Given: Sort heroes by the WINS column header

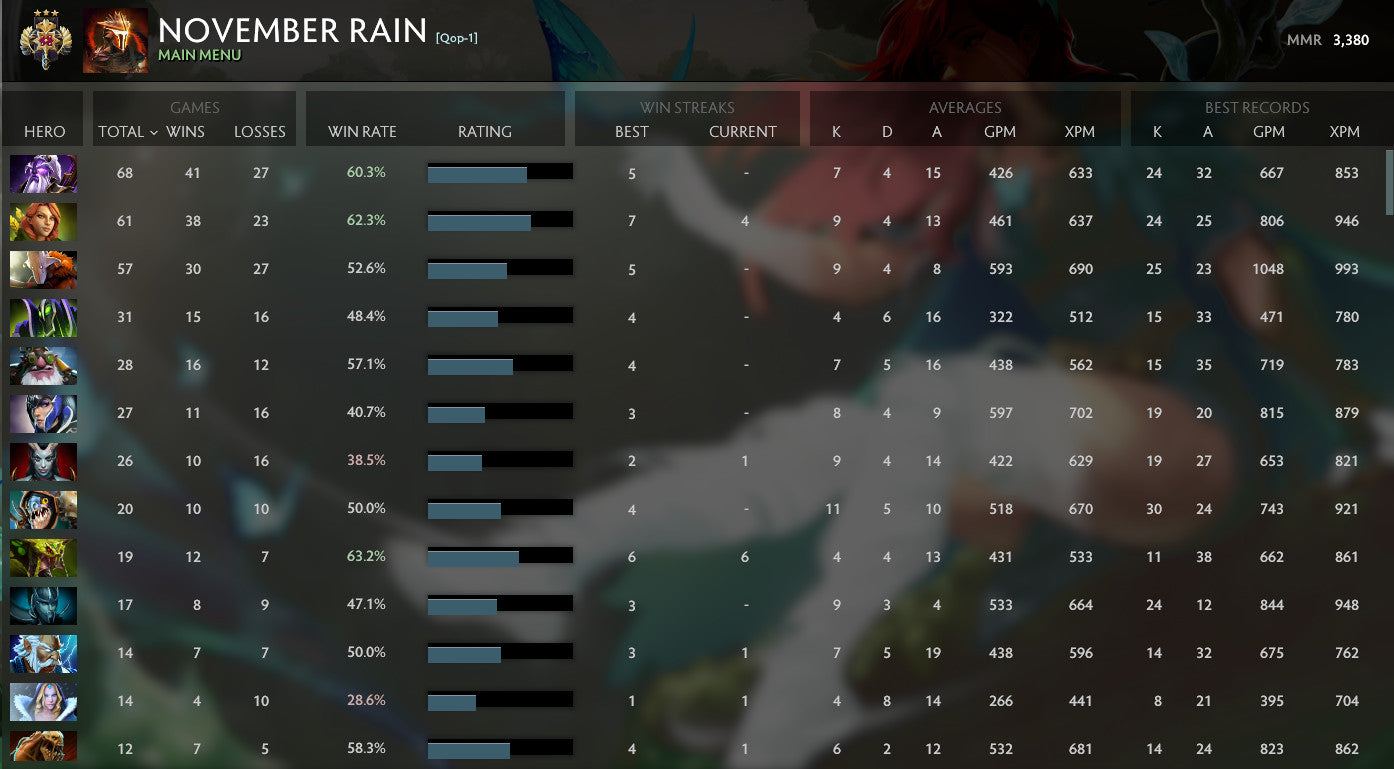Looking at the screenshot, I should click(x=193, y=131).
